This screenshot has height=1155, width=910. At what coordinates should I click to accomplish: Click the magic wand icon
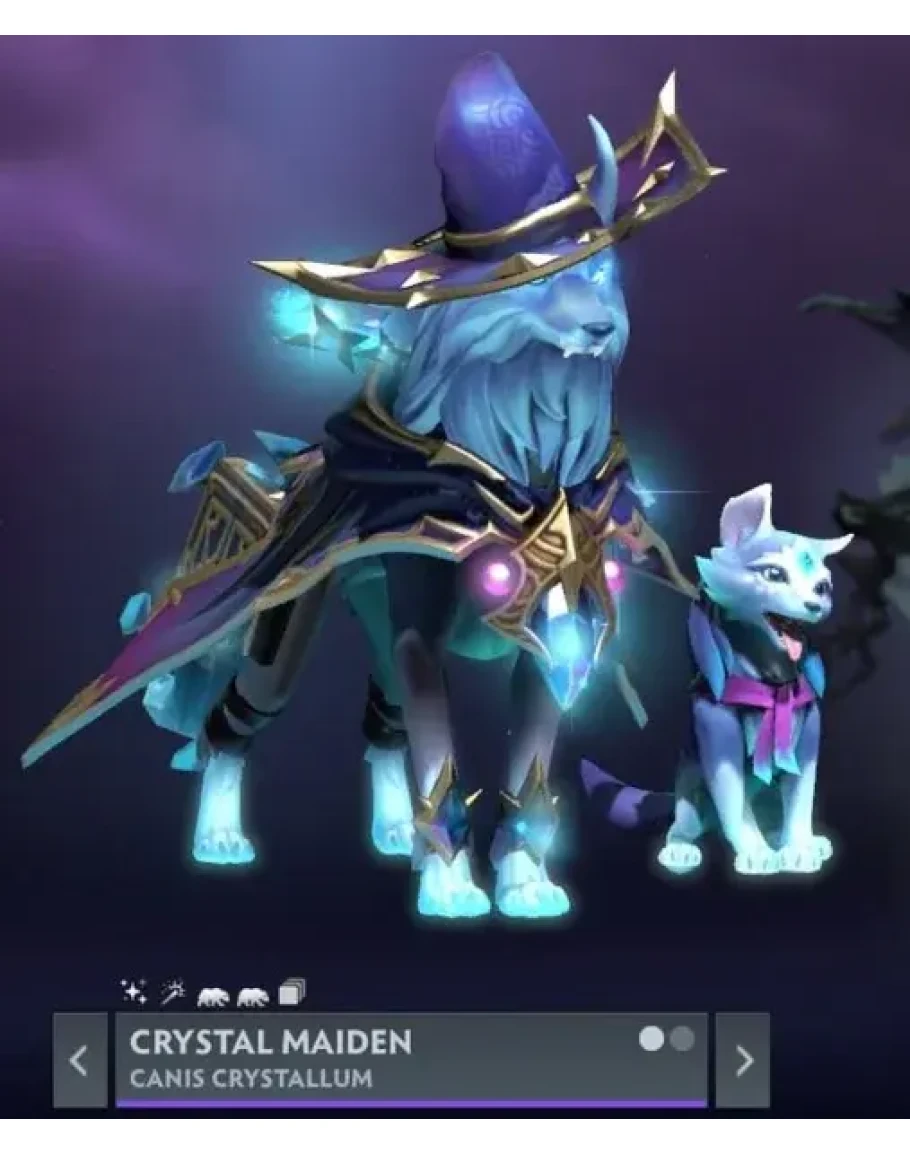pyautogui.click(x=170, y=993)
